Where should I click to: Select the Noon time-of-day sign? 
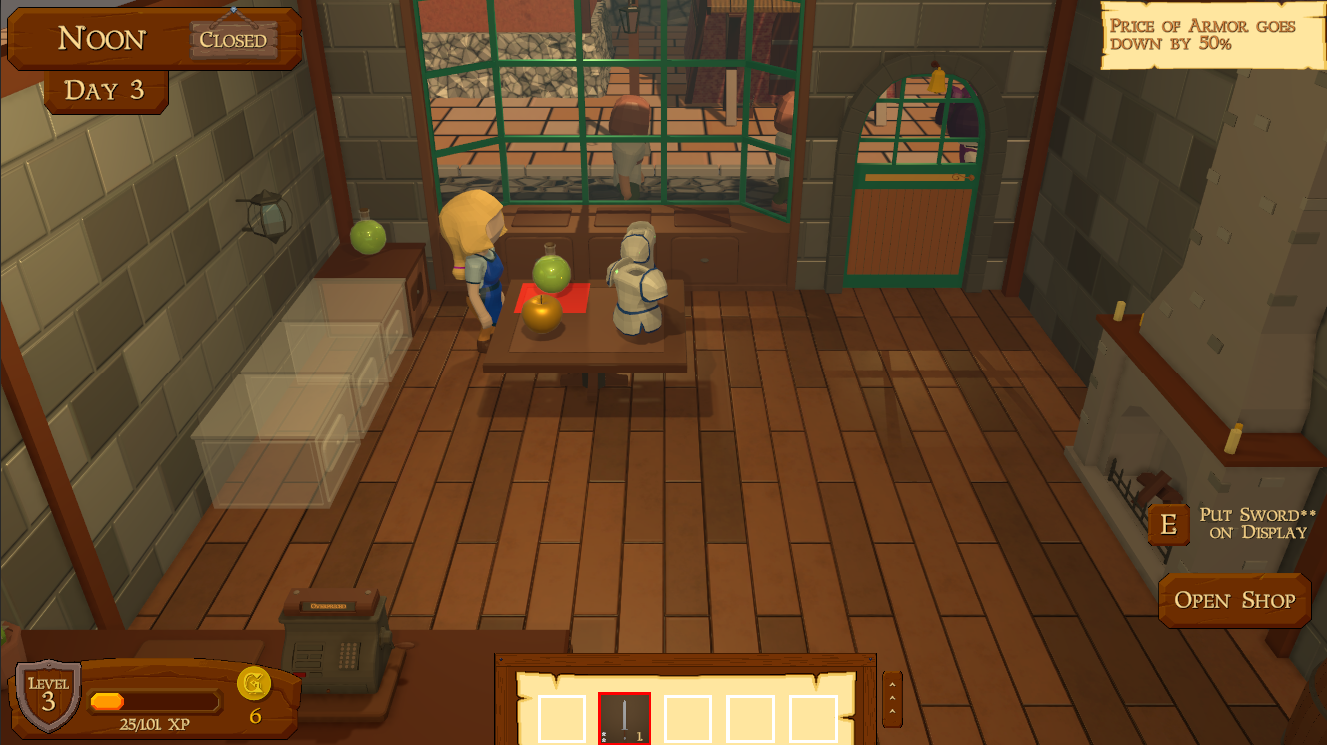click(100, 39)
